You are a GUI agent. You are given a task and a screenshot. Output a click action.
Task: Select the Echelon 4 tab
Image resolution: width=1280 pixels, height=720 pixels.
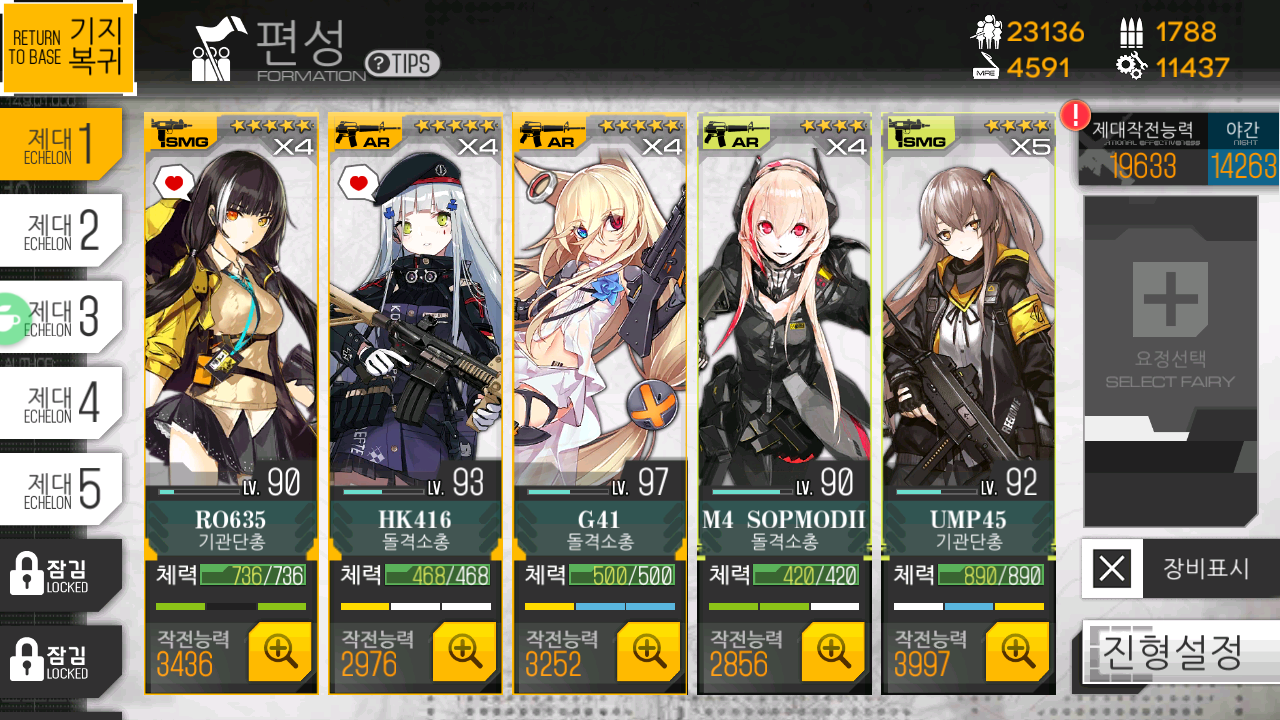62,402
